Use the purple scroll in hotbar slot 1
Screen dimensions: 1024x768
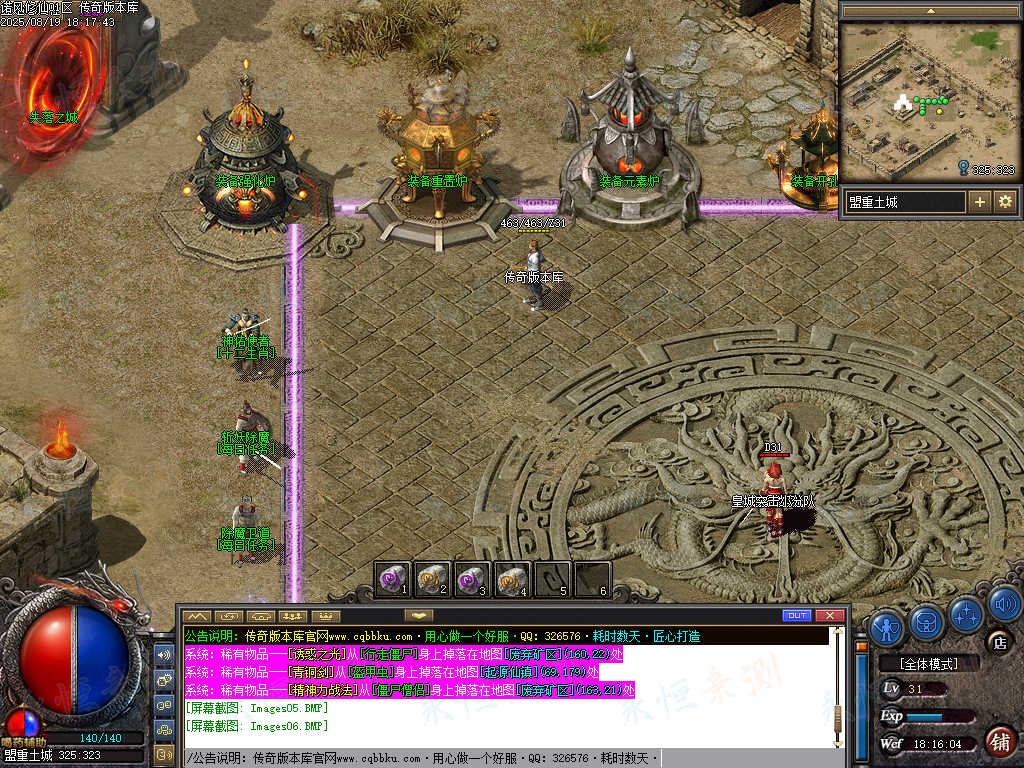[x=393, y=579]
